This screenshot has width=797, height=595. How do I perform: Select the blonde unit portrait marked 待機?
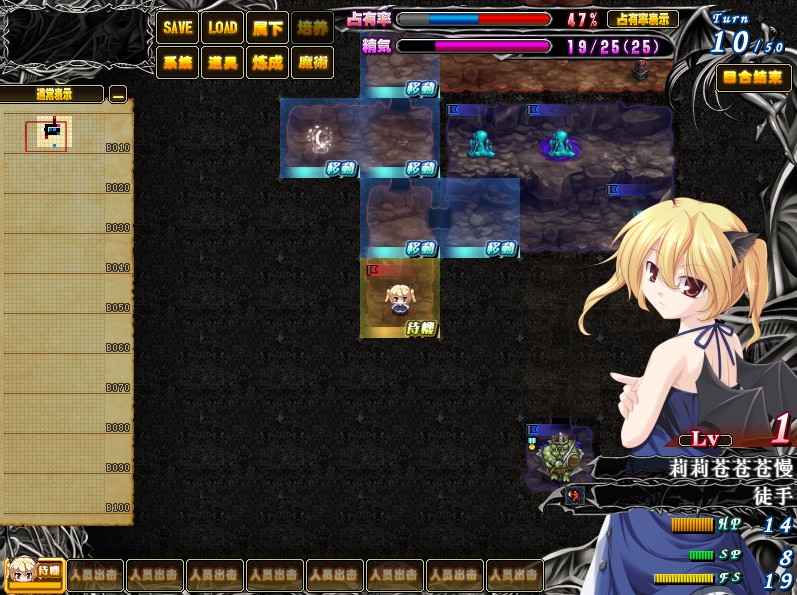pos(35,573)
